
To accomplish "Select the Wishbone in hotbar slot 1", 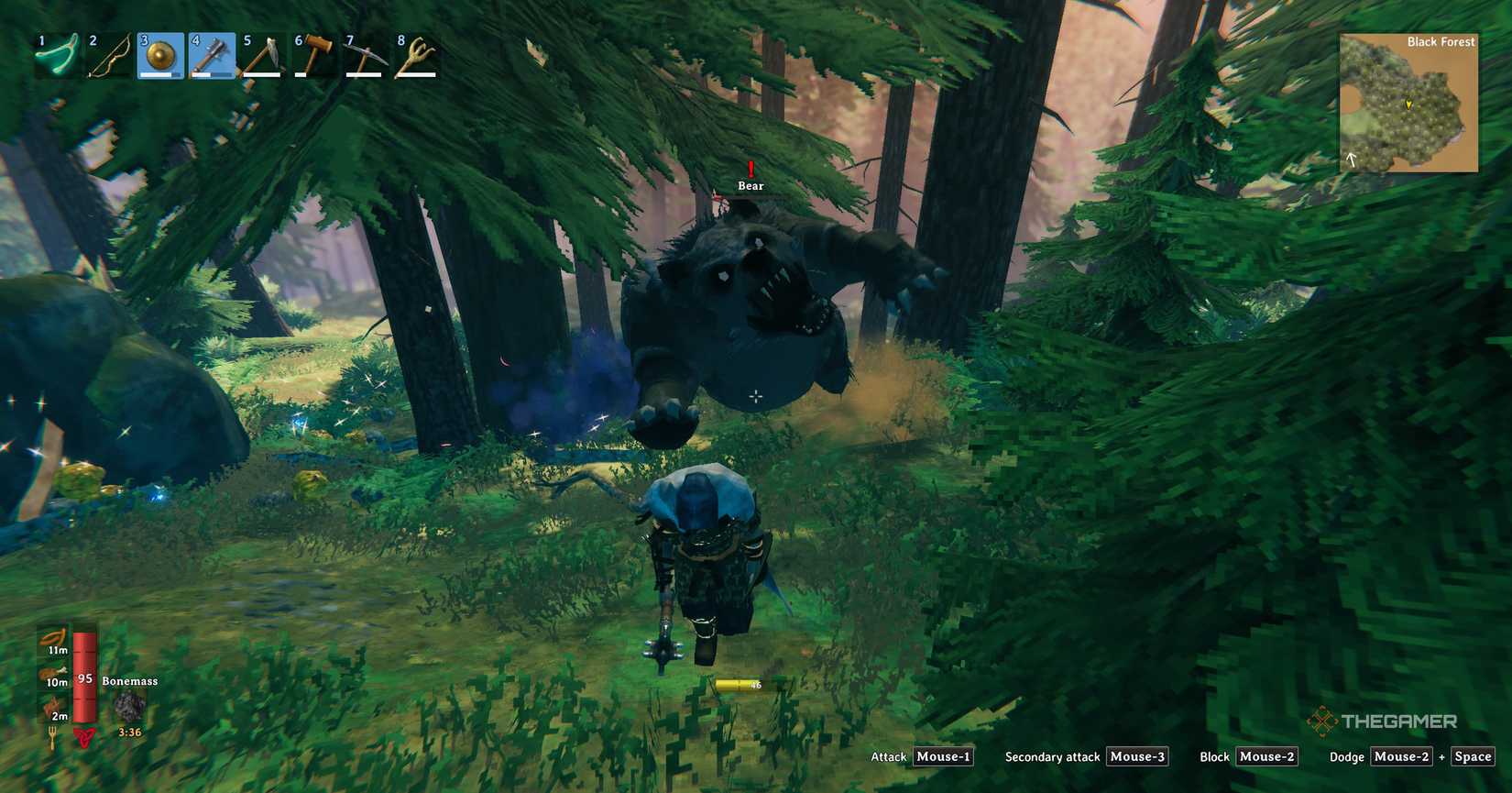I will (57, 53).
